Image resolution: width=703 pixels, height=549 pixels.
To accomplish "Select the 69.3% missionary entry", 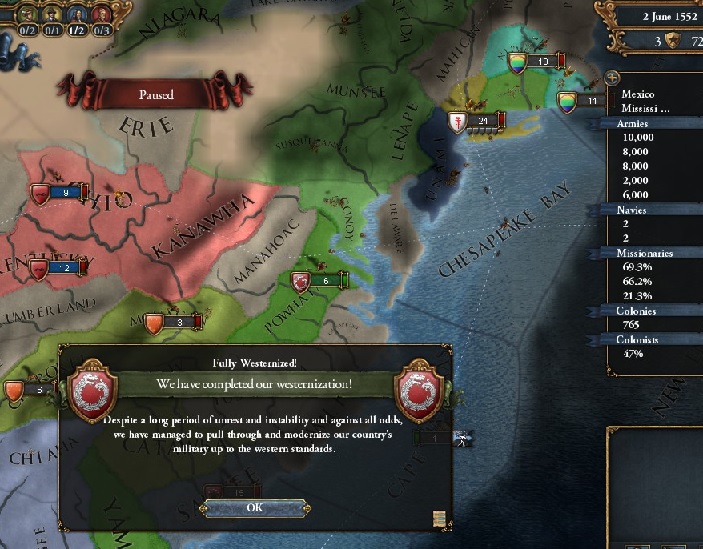I will pyautogui.click(x=637, y=268).
